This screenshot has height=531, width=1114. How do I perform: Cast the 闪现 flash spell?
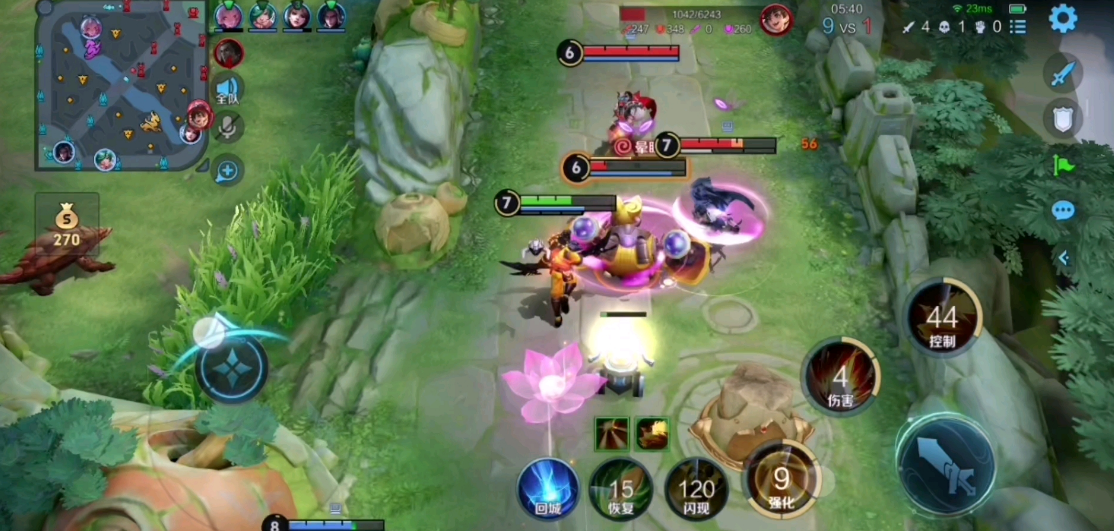click(696, 490)
